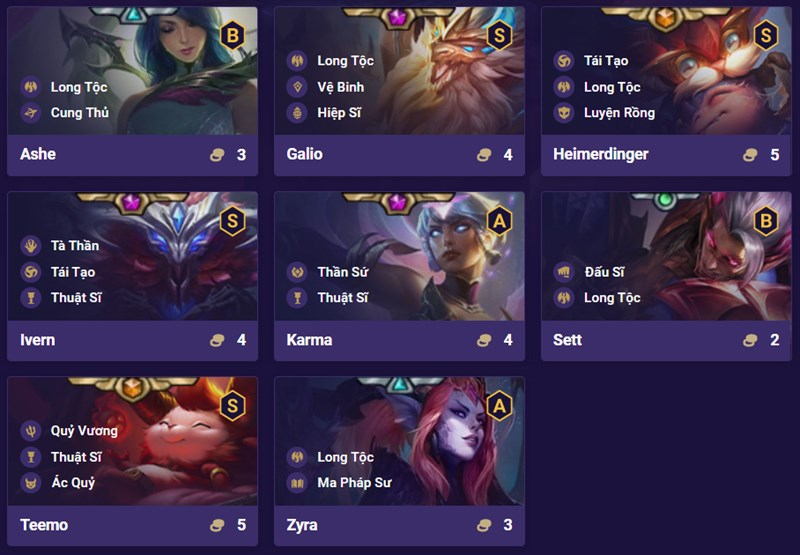This screenshot has width=800, height=555.
Task: Select the Karma champion card
Action: [399, 275]
